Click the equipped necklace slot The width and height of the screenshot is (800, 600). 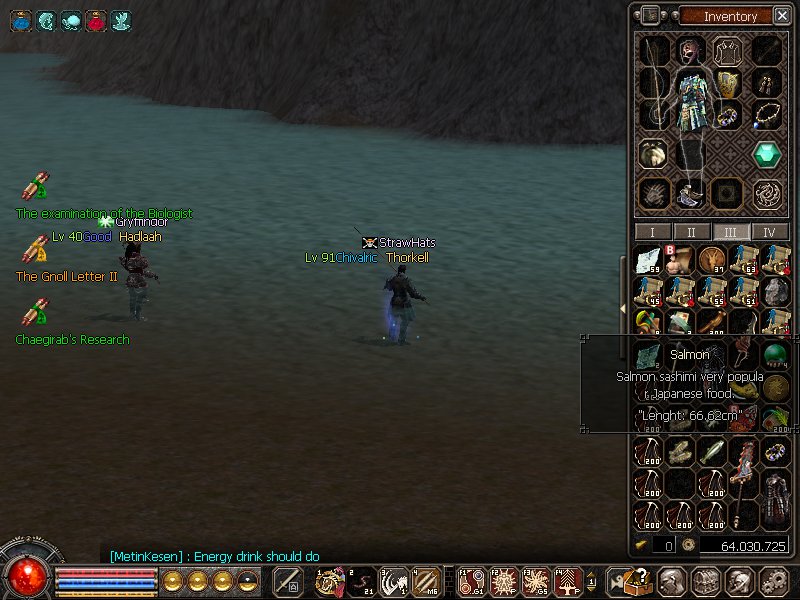768,114
